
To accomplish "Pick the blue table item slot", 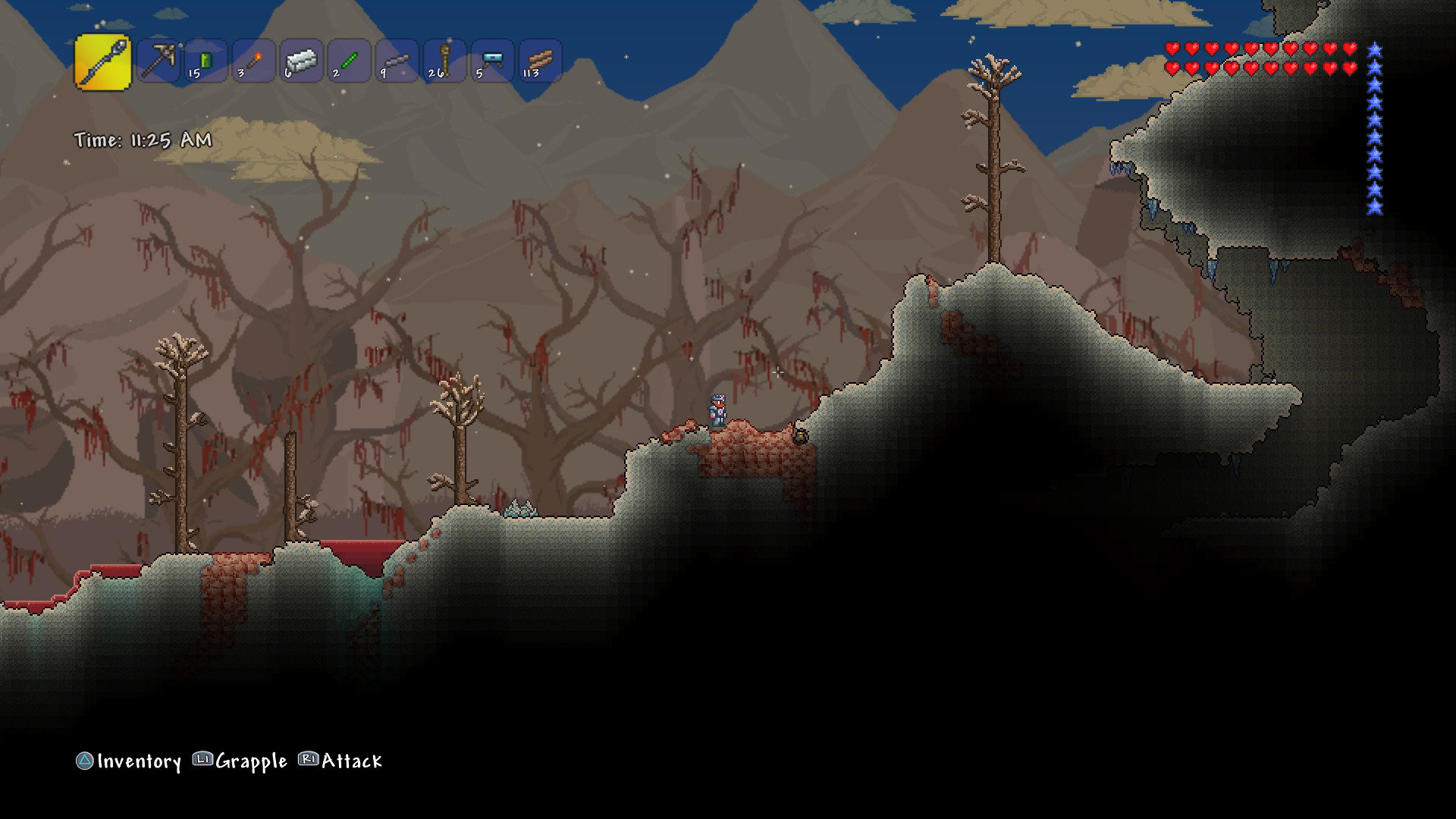I will [493, 61].
